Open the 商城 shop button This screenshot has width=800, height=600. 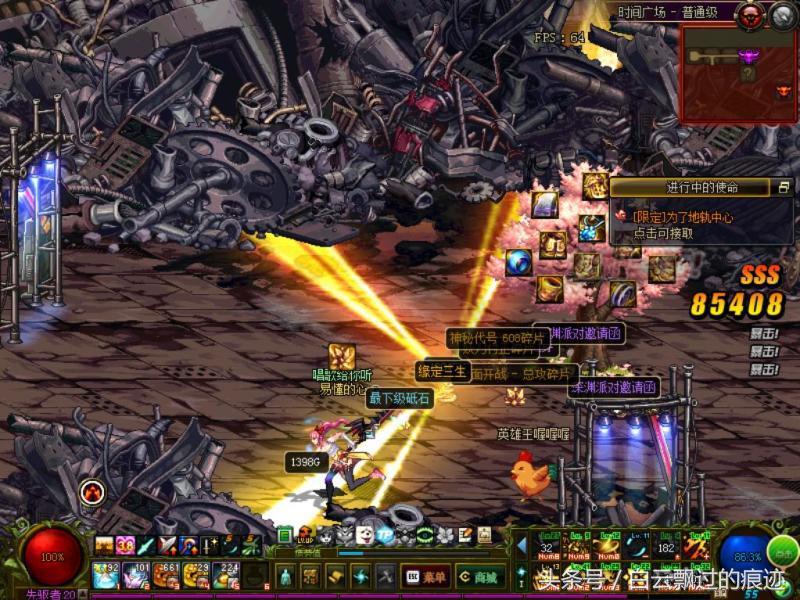[x=480, y=576]
